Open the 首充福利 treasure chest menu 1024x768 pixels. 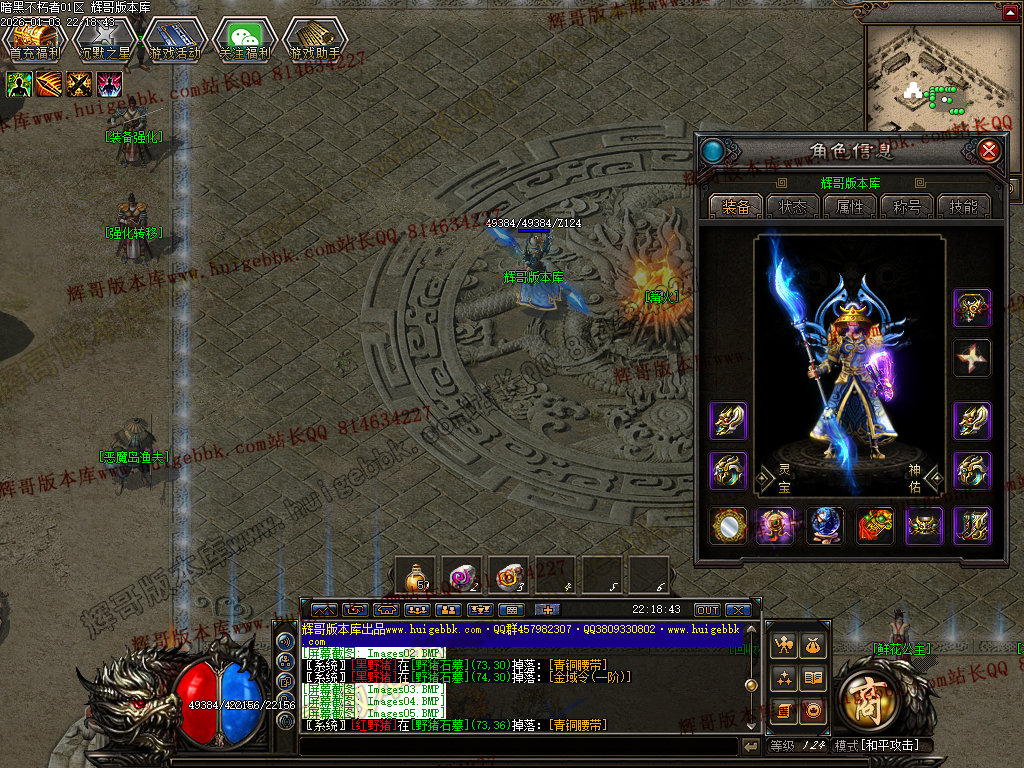(x=35, y=40)
